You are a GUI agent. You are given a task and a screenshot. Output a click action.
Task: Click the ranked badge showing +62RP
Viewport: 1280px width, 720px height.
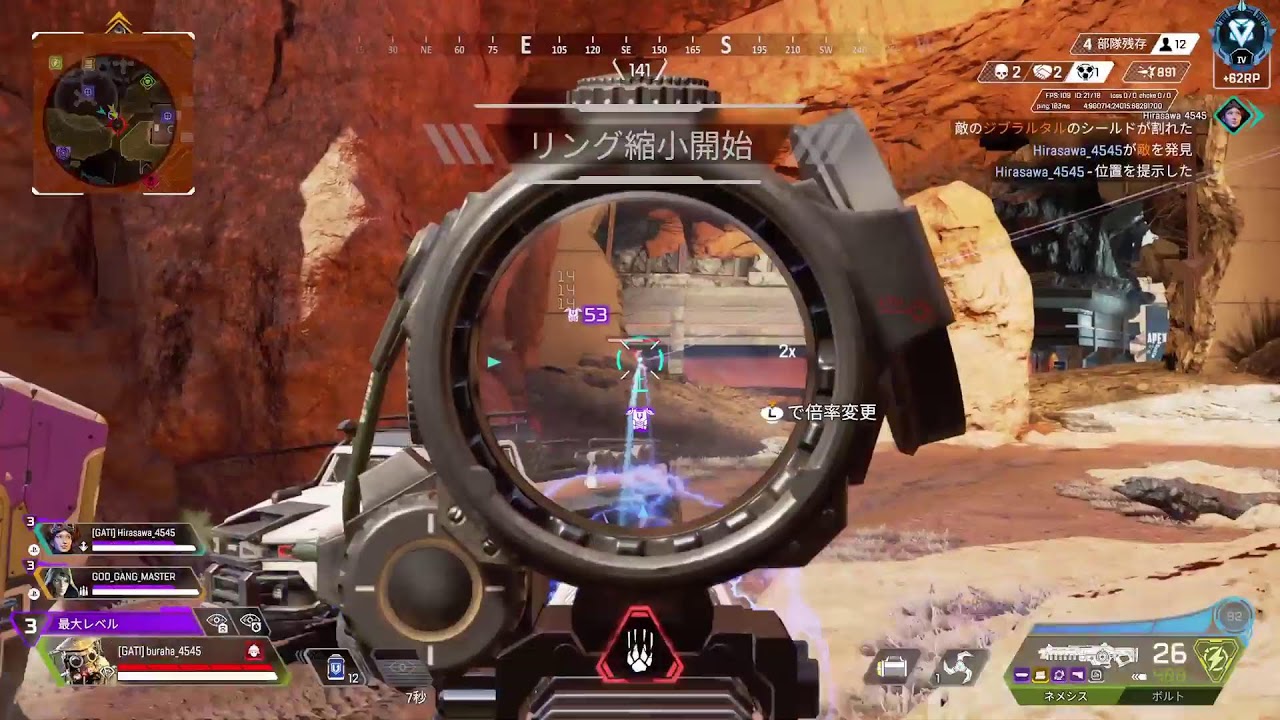(x=1241, y=45)
